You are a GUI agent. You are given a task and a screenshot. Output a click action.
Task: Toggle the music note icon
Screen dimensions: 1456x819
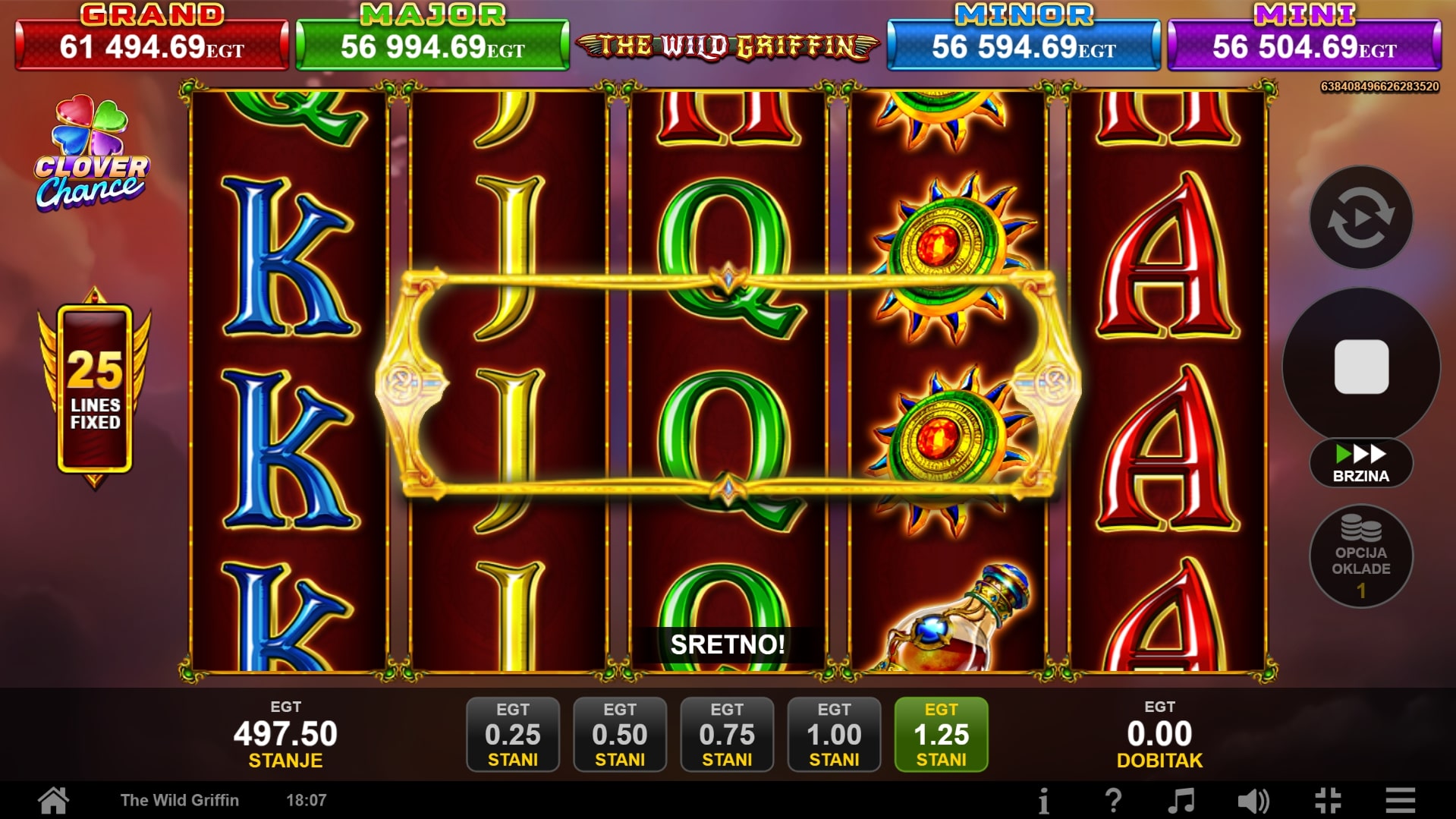pos(1181,800)
